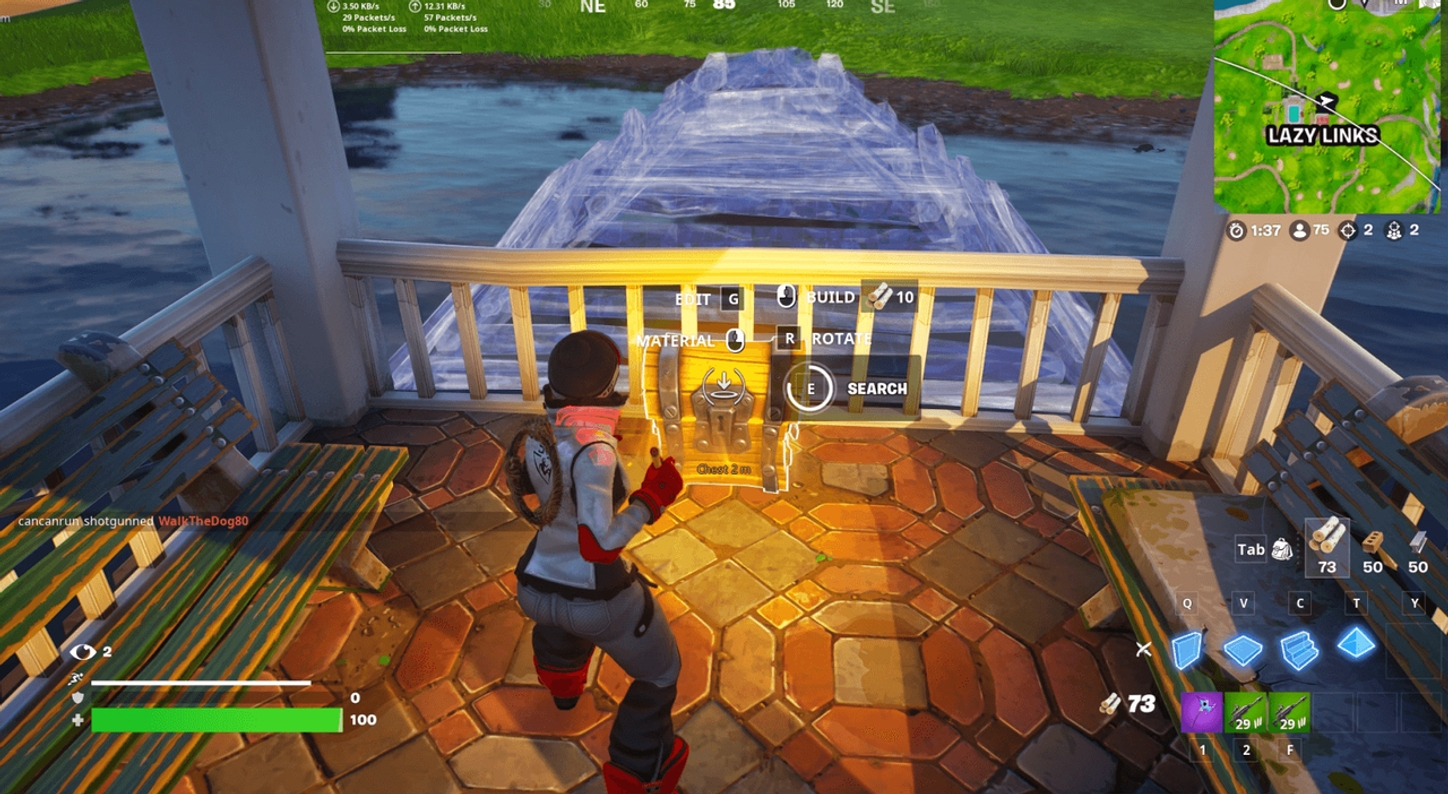Click the green health bar showing 100

point(215,720)
